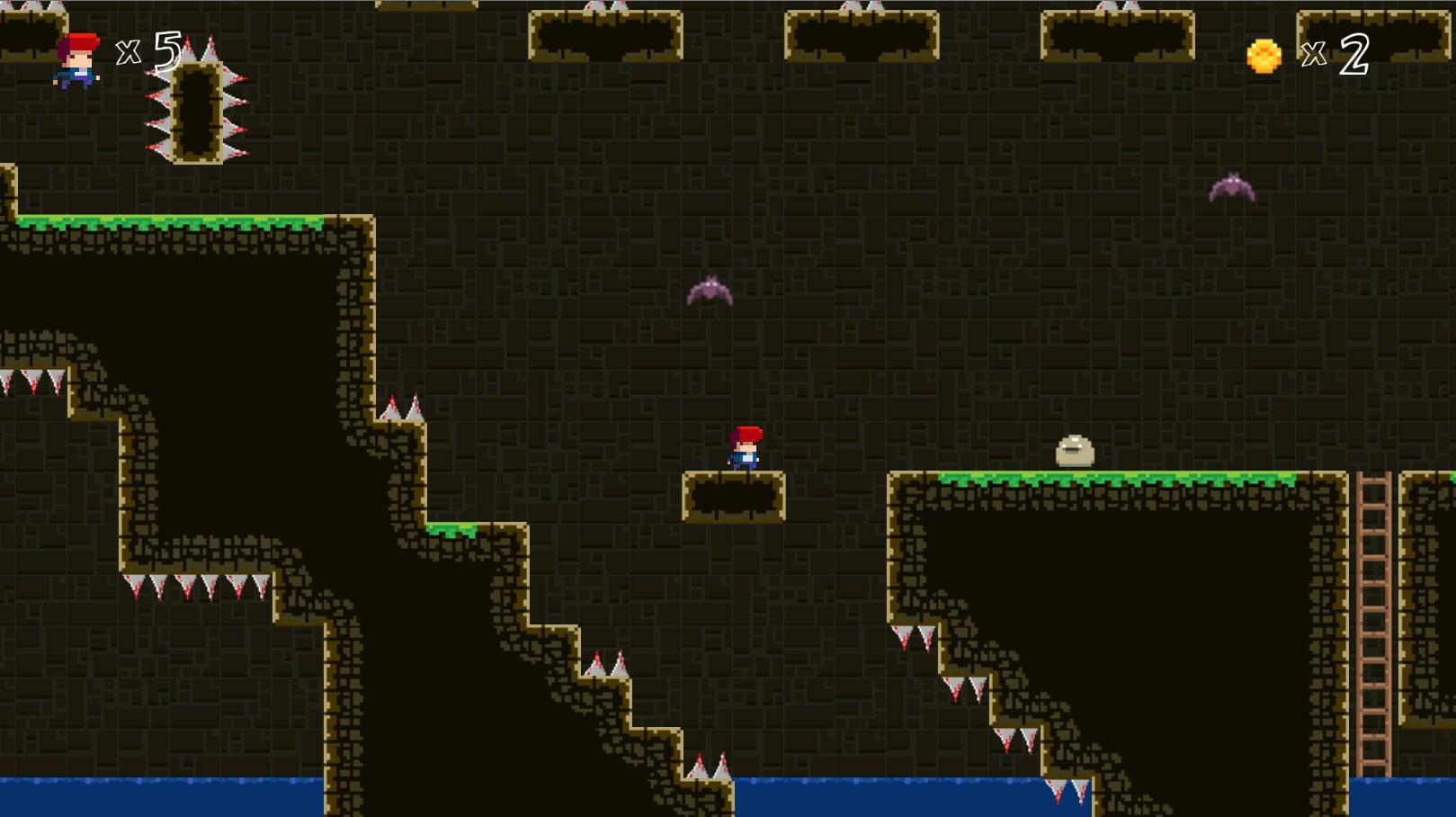Click the lives counter number 5

[x=165, y=54]
